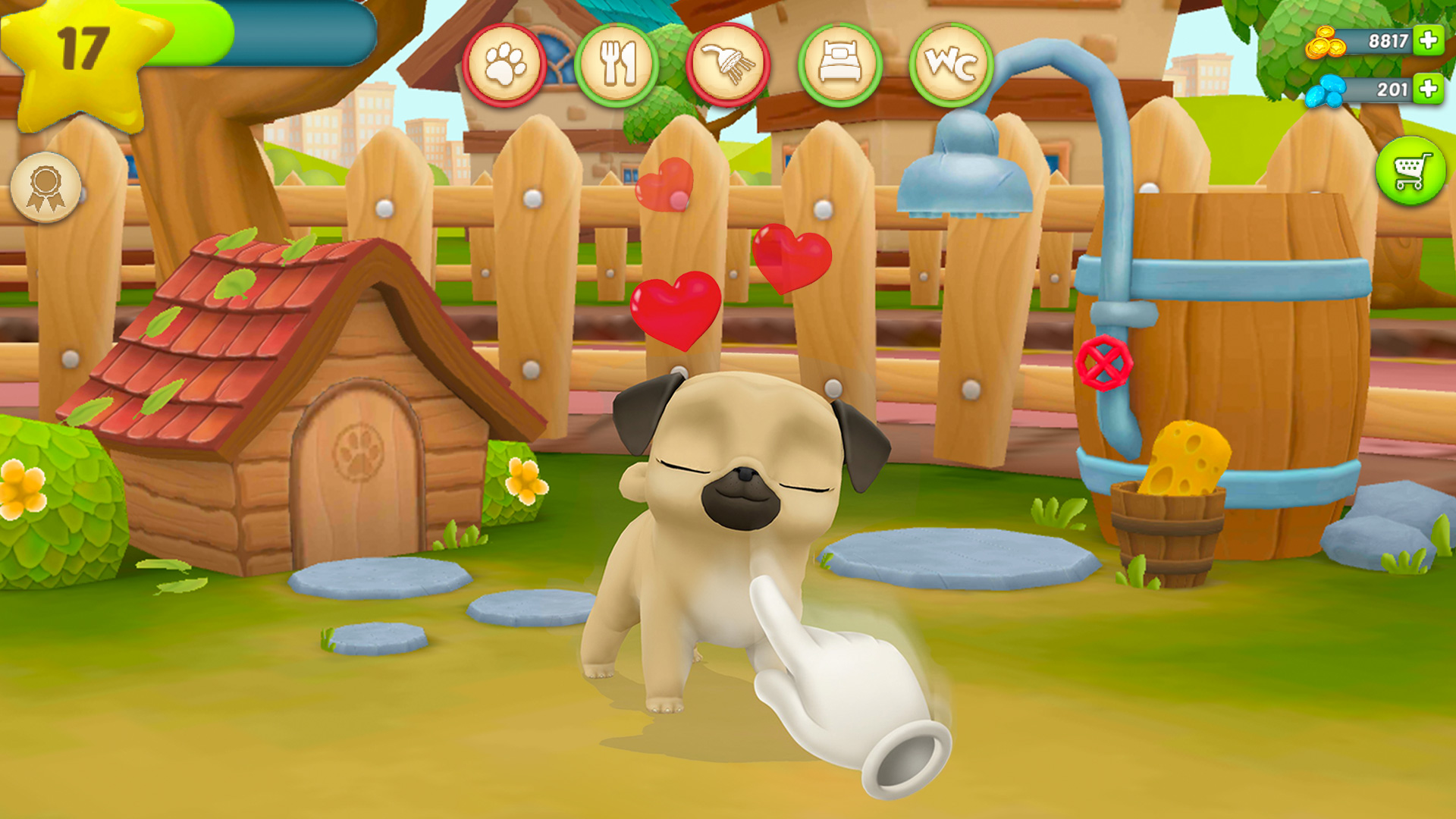1456x819 pixels.
Task: Open the gems purchase panel
Action: (1429, 89)
